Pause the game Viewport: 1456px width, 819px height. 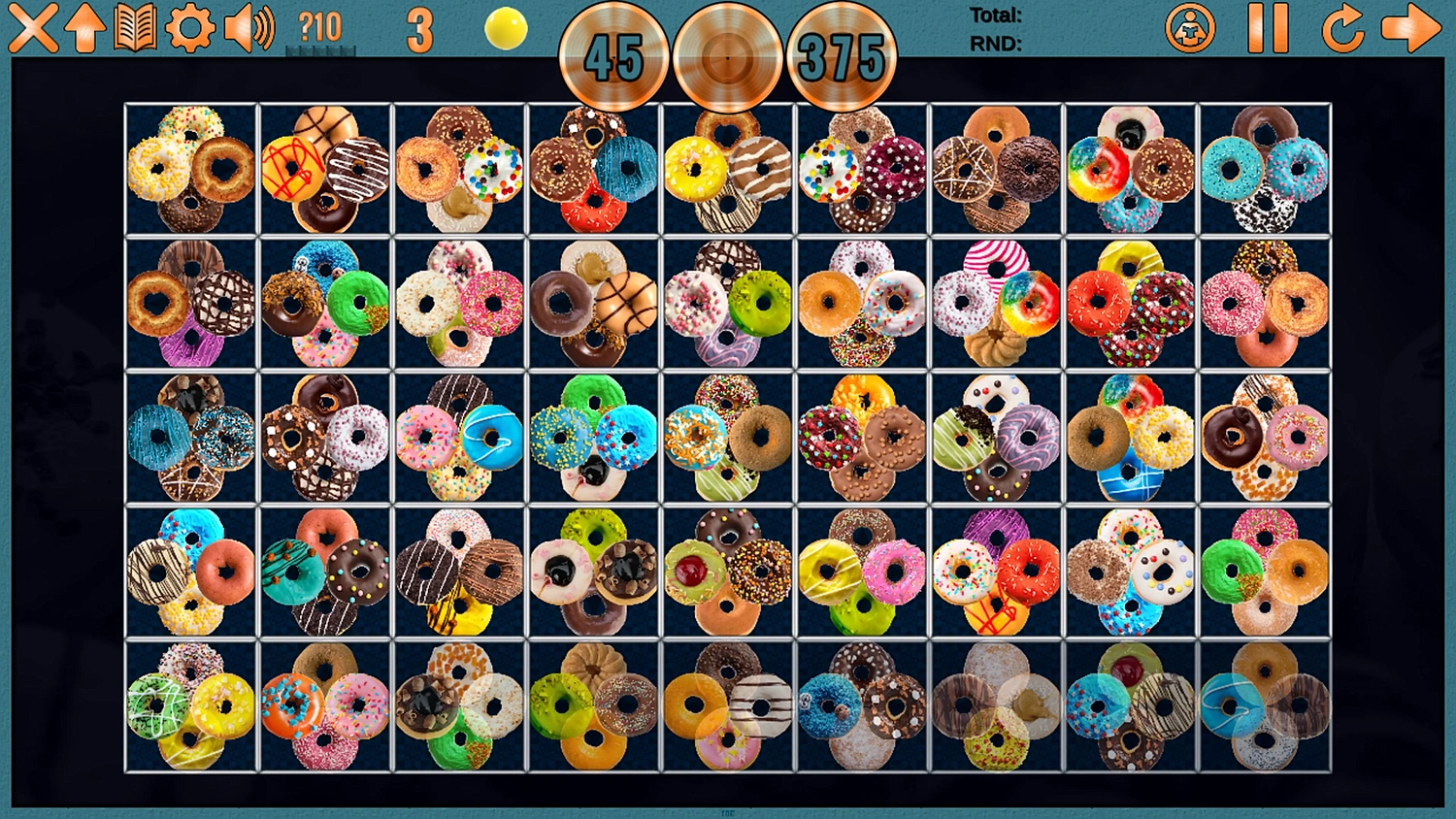(x=1267, y=29)
